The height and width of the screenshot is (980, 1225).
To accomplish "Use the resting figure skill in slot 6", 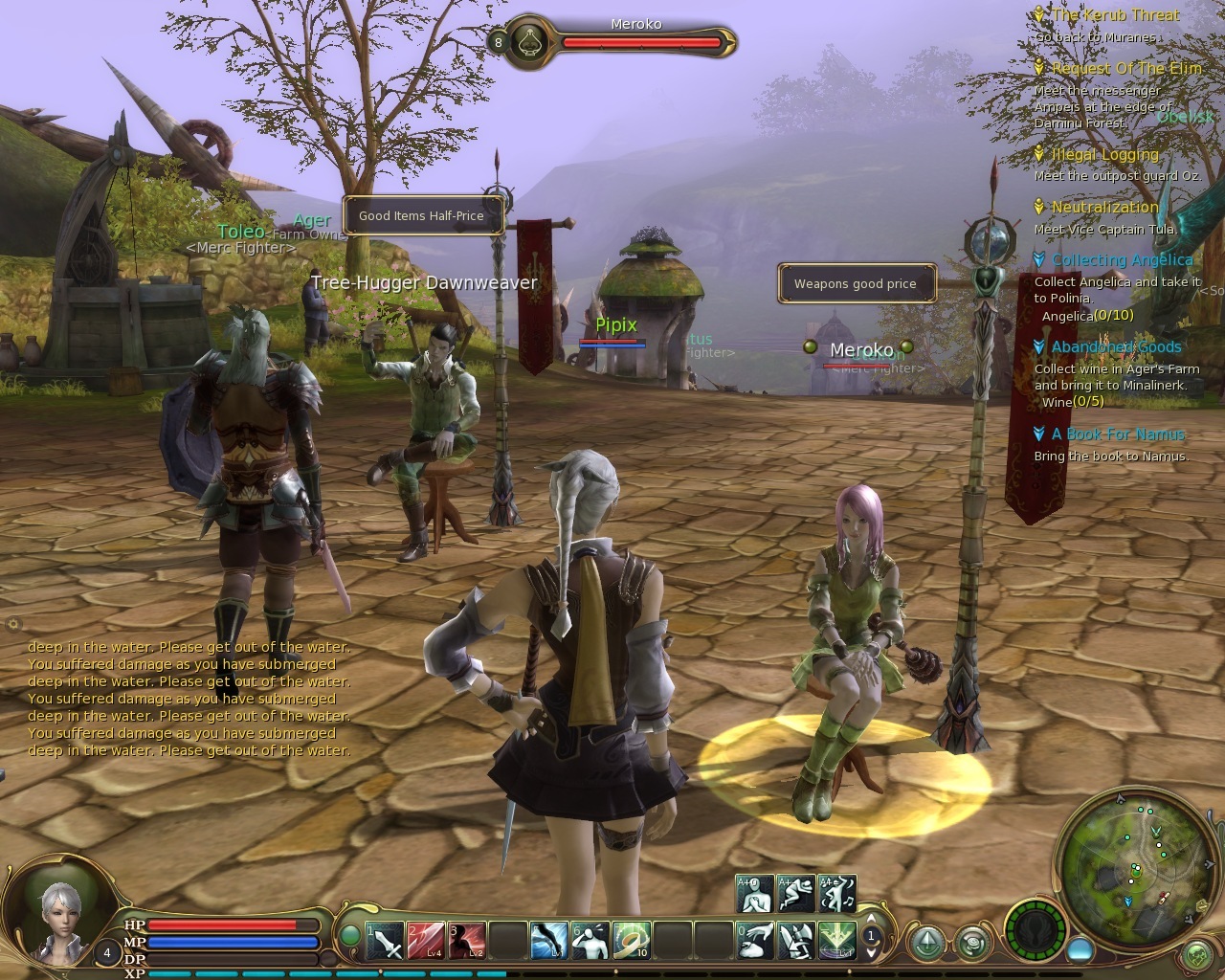I will pos(590,941).
